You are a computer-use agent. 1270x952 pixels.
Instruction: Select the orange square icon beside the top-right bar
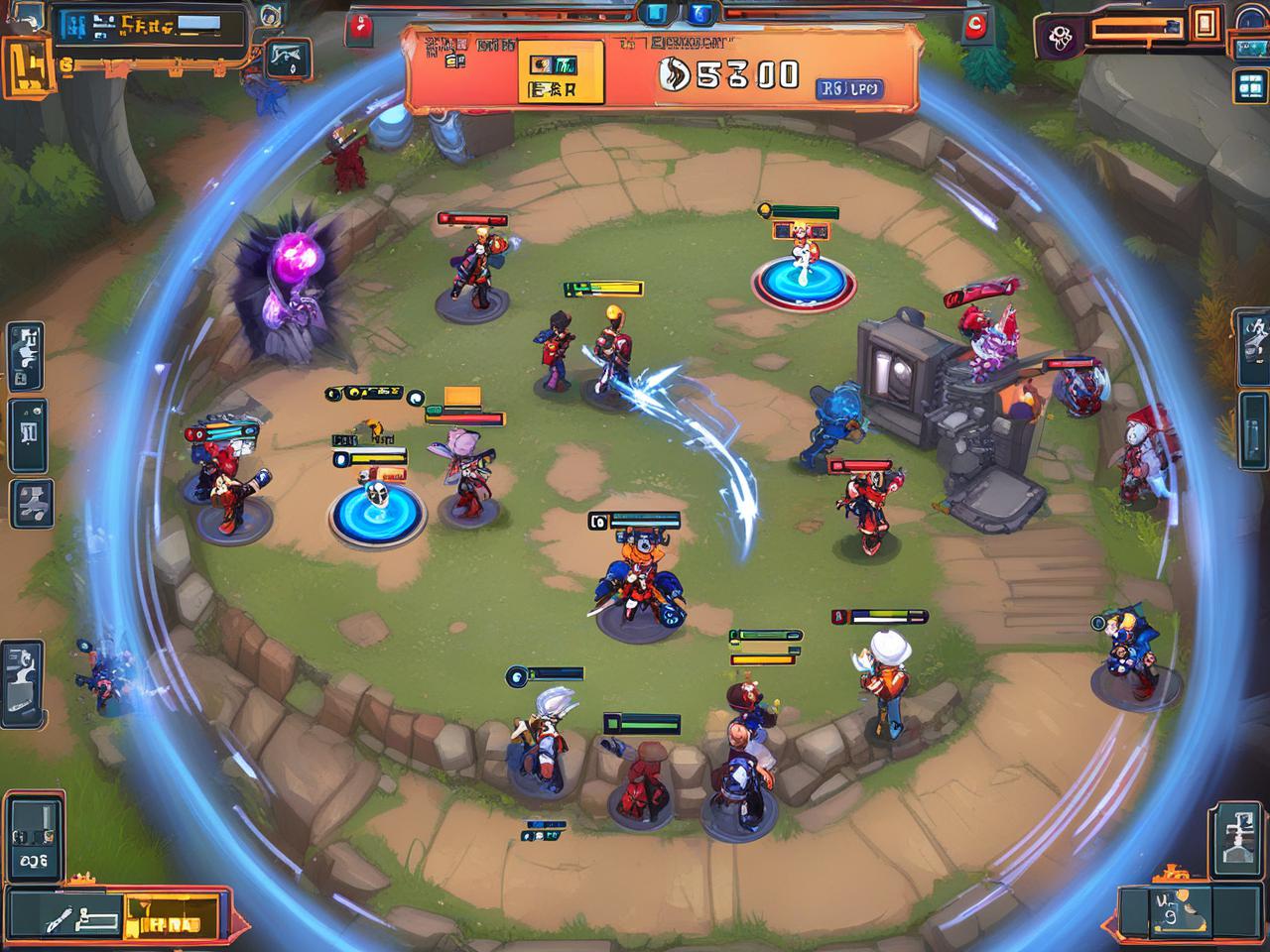pos(1206,23)
